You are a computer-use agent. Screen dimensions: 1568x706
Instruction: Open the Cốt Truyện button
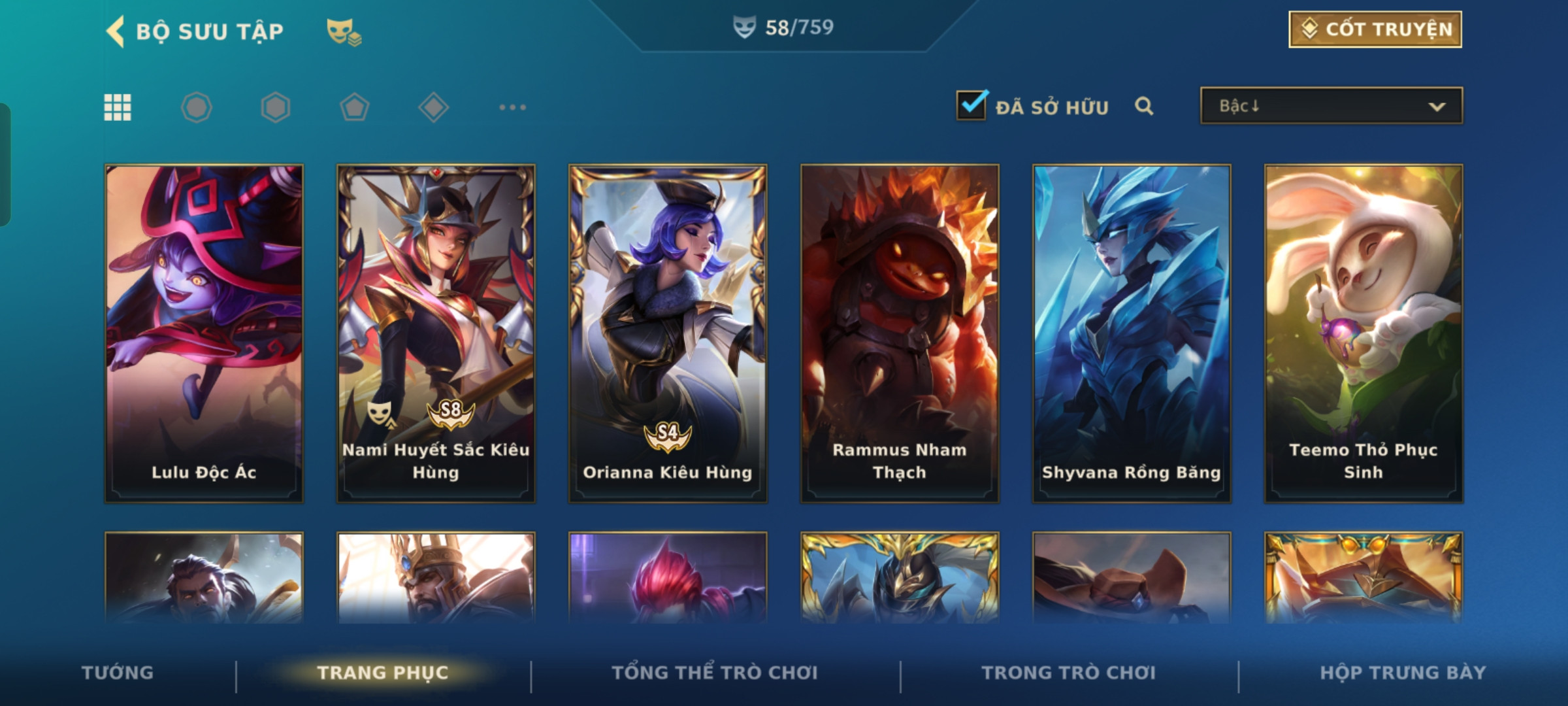click(x=1375, y=29)
